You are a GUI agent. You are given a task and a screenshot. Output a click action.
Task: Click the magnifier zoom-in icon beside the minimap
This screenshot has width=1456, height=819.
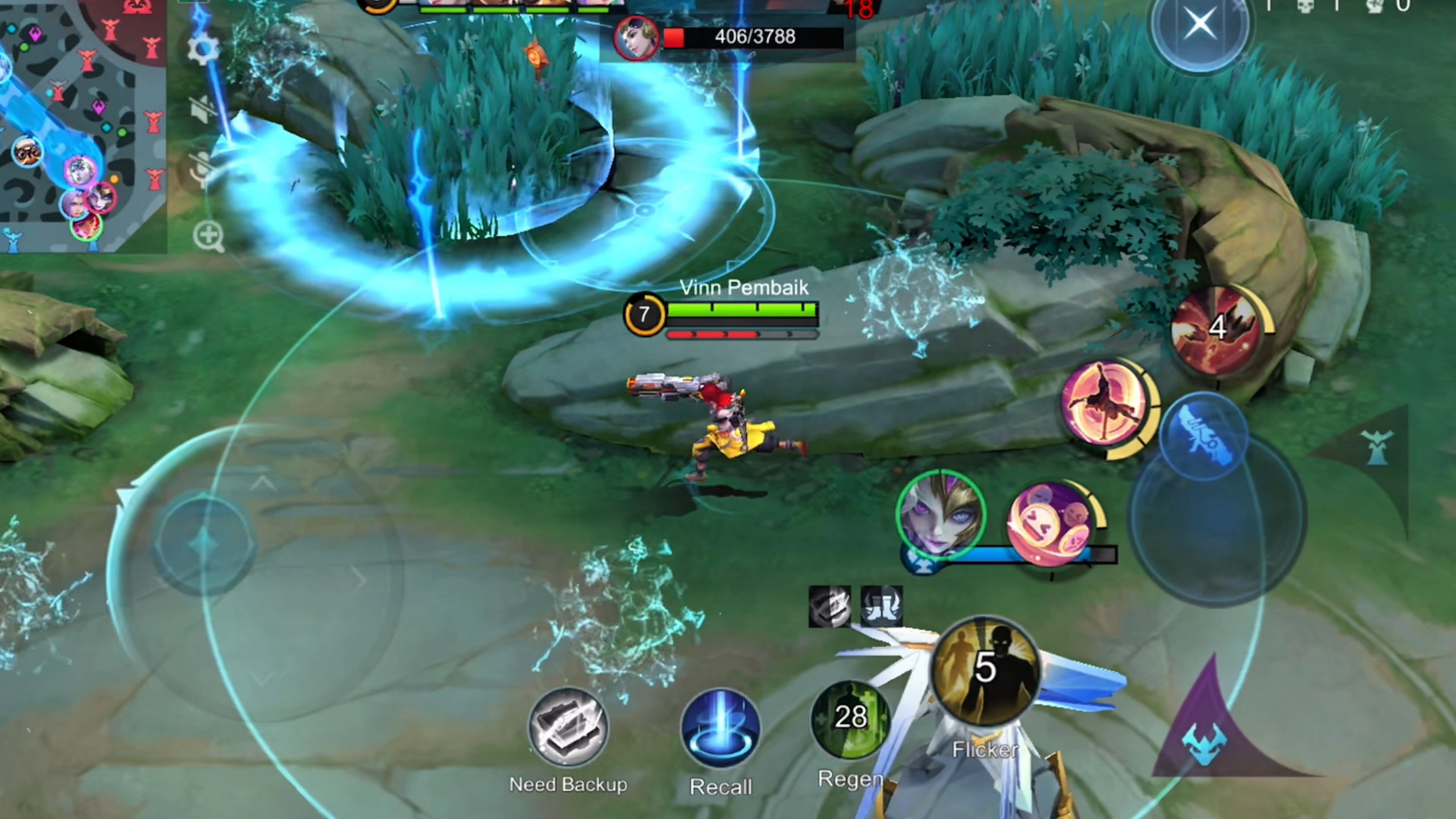tap(208, 236)
